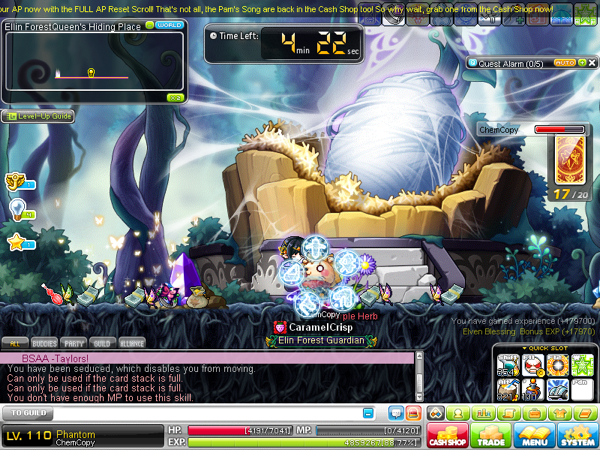This screenshot has width=600, height=450.
Task: Open the Level-Up Guide
Action: click(x=38, y=116)
